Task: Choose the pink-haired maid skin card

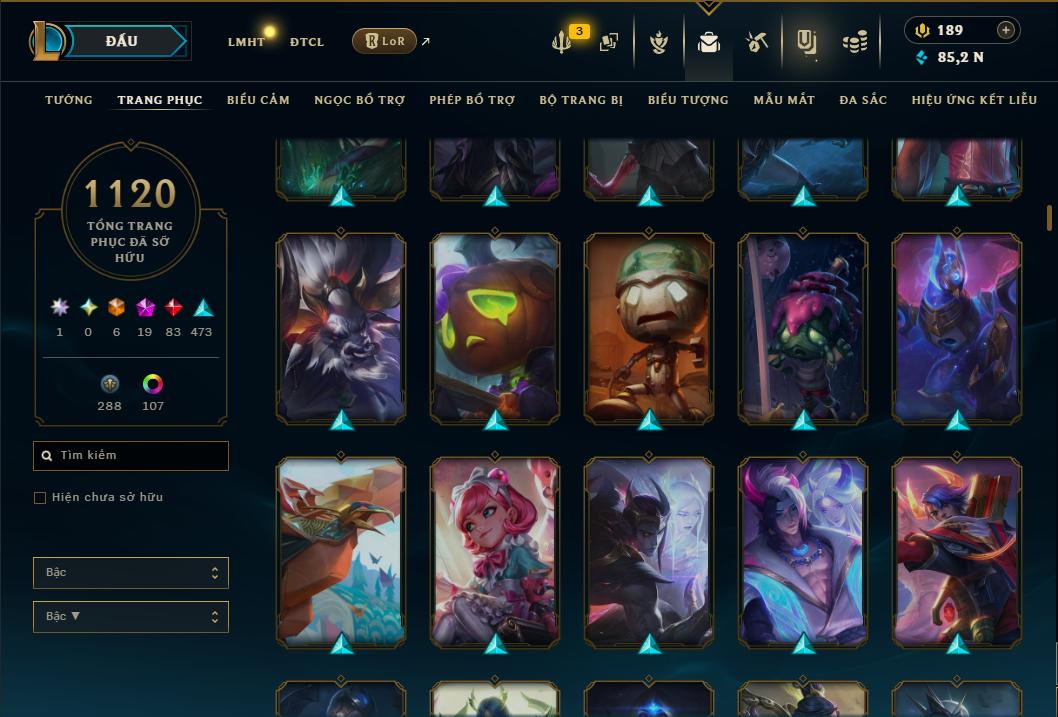Action: click(495, 552)
